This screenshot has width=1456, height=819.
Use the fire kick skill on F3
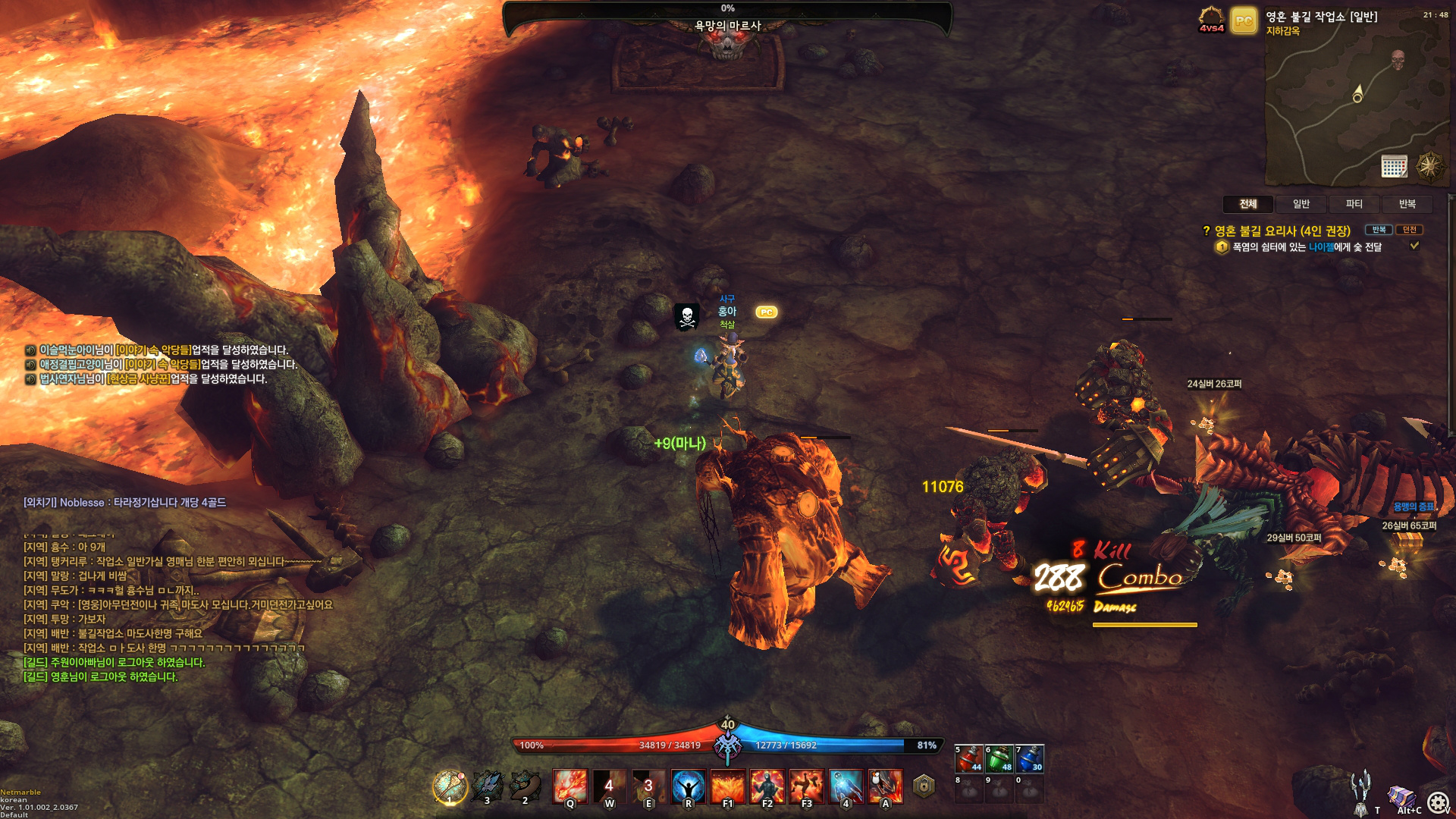pos(807,786)
